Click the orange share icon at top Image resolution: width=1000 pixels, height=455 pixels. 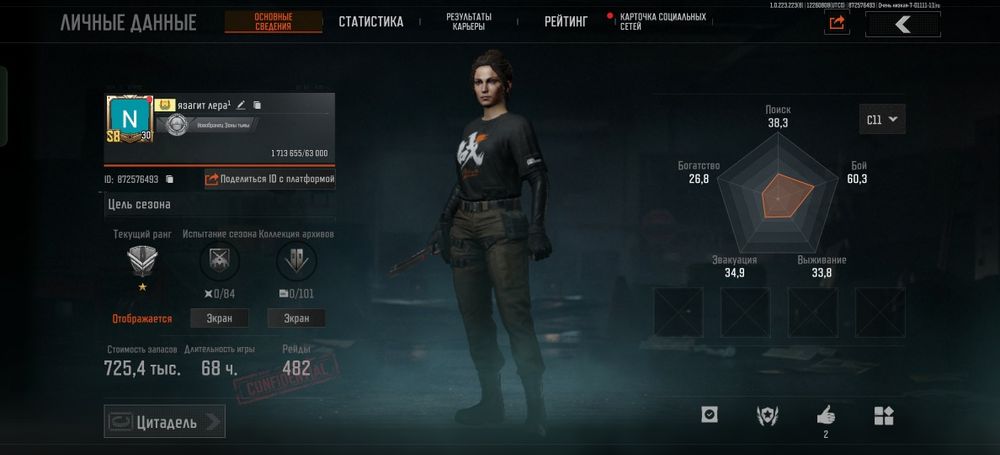click(x=837, y=23)
